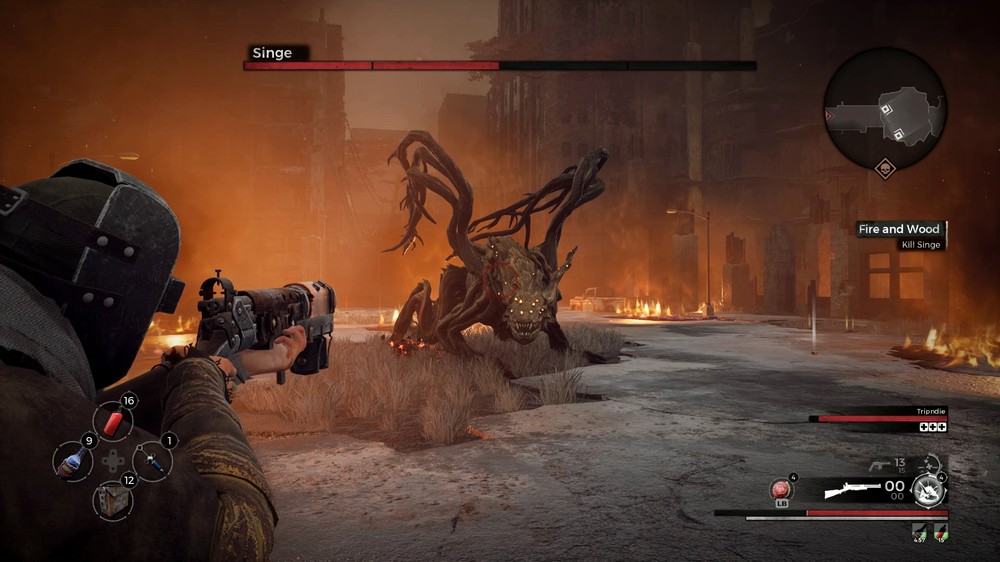Viewport: 1000px width, 562px height.
Task: Use the red shotgun shell consumable slot
Action: (x=113, y=422)
